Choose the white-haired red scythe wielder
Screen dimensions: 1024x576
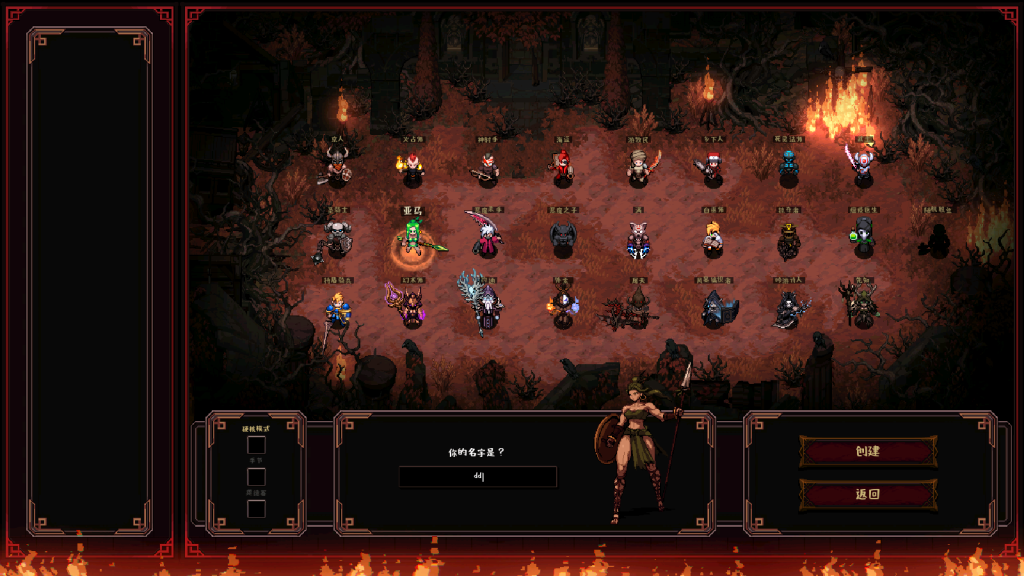point(487,238)
